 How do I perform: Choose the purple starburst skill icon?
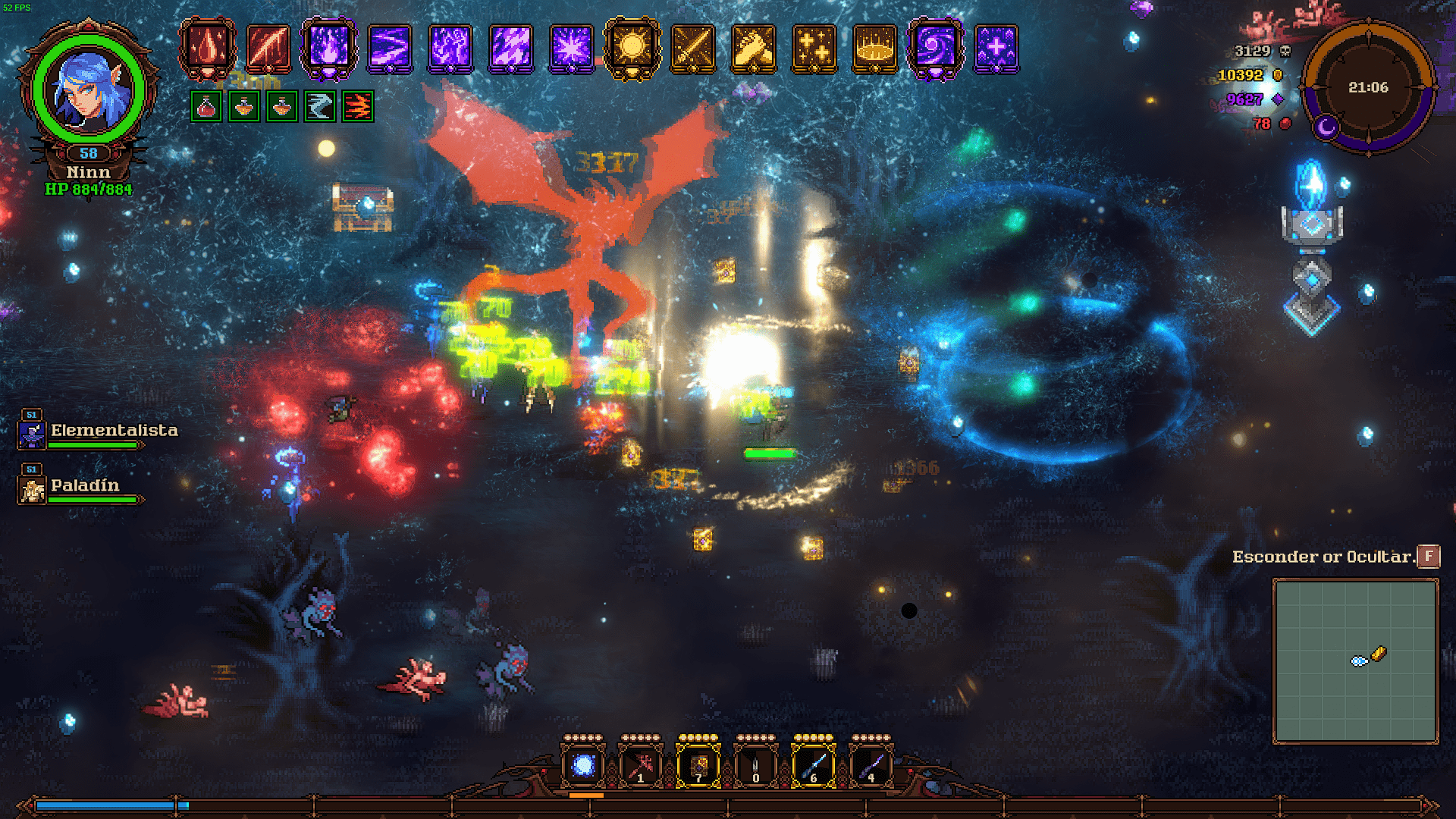coord(571,48)
